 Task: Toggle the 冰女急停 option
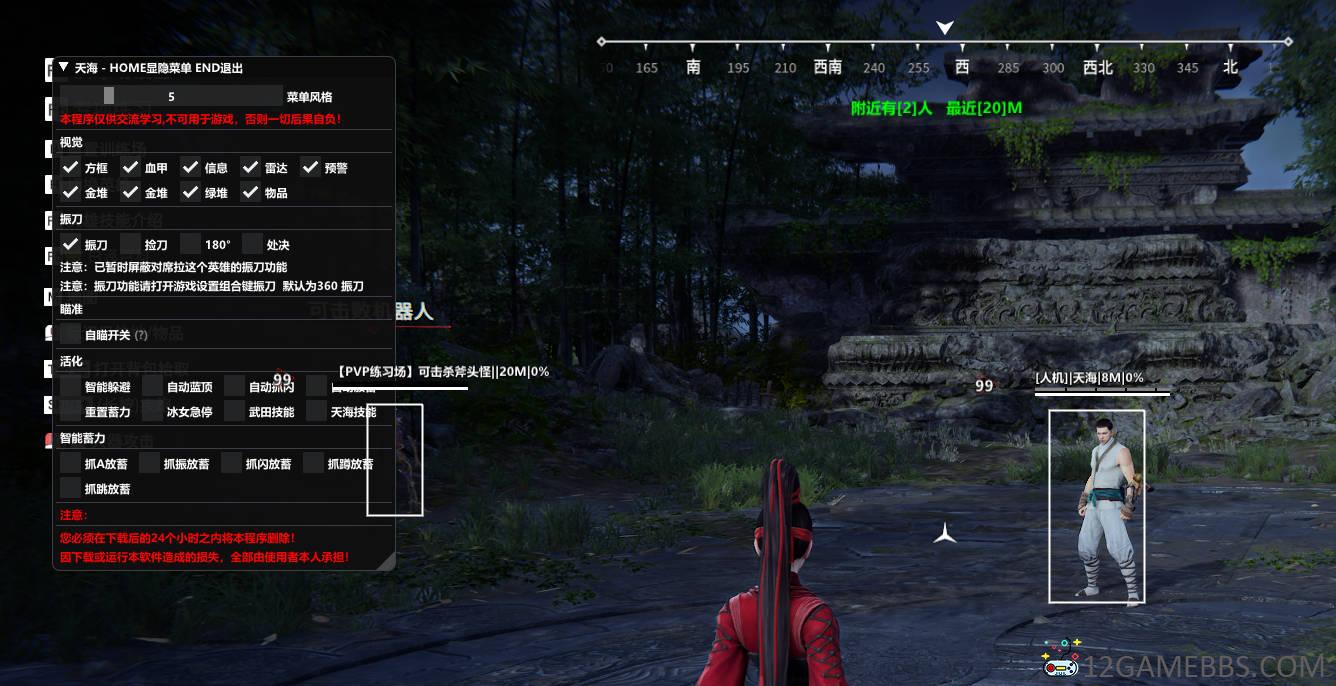coord(152,411)
